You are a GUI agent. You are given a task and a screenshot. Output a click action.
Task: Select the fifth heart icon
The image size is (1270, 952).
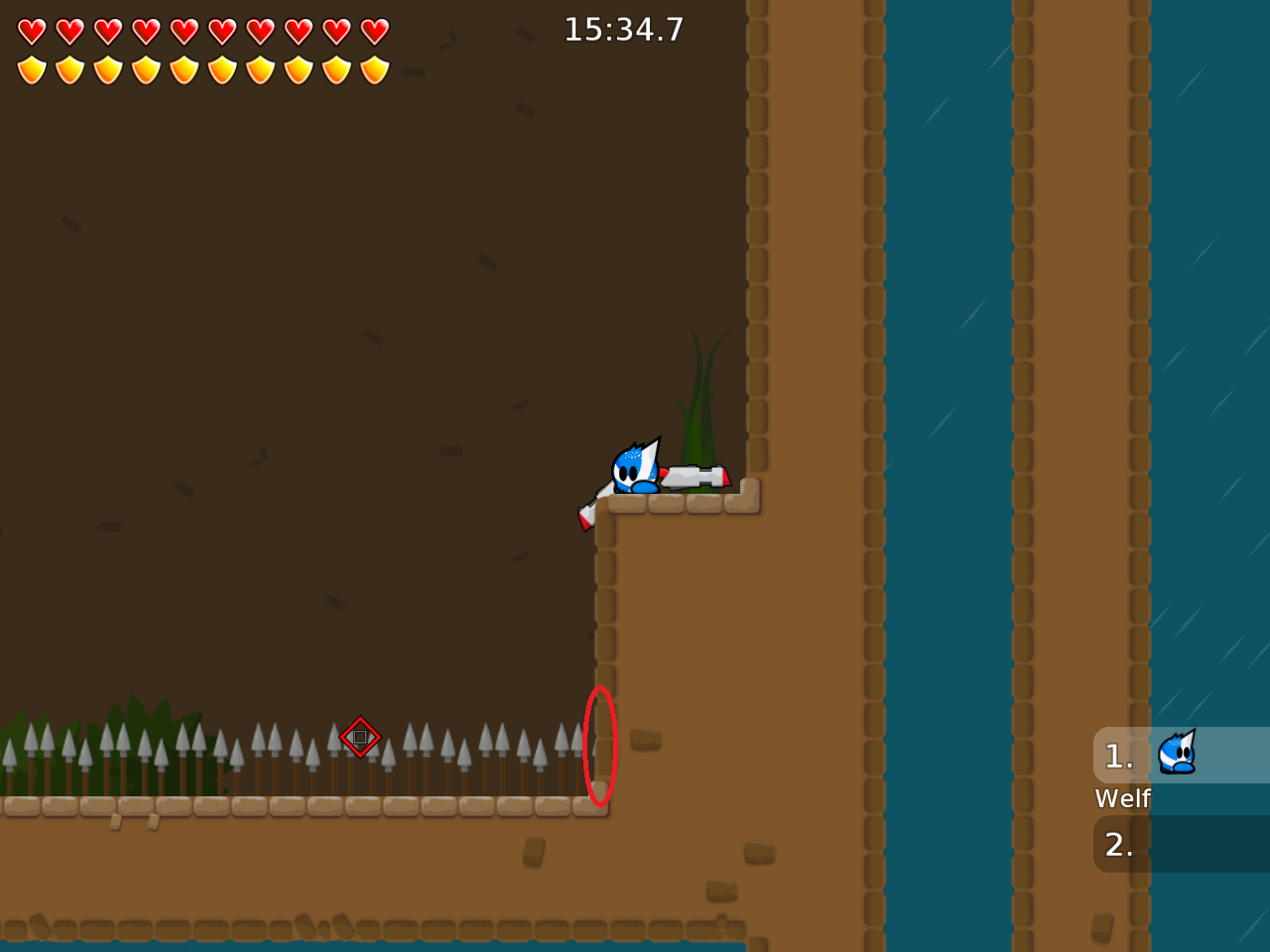tap(184, 31)
